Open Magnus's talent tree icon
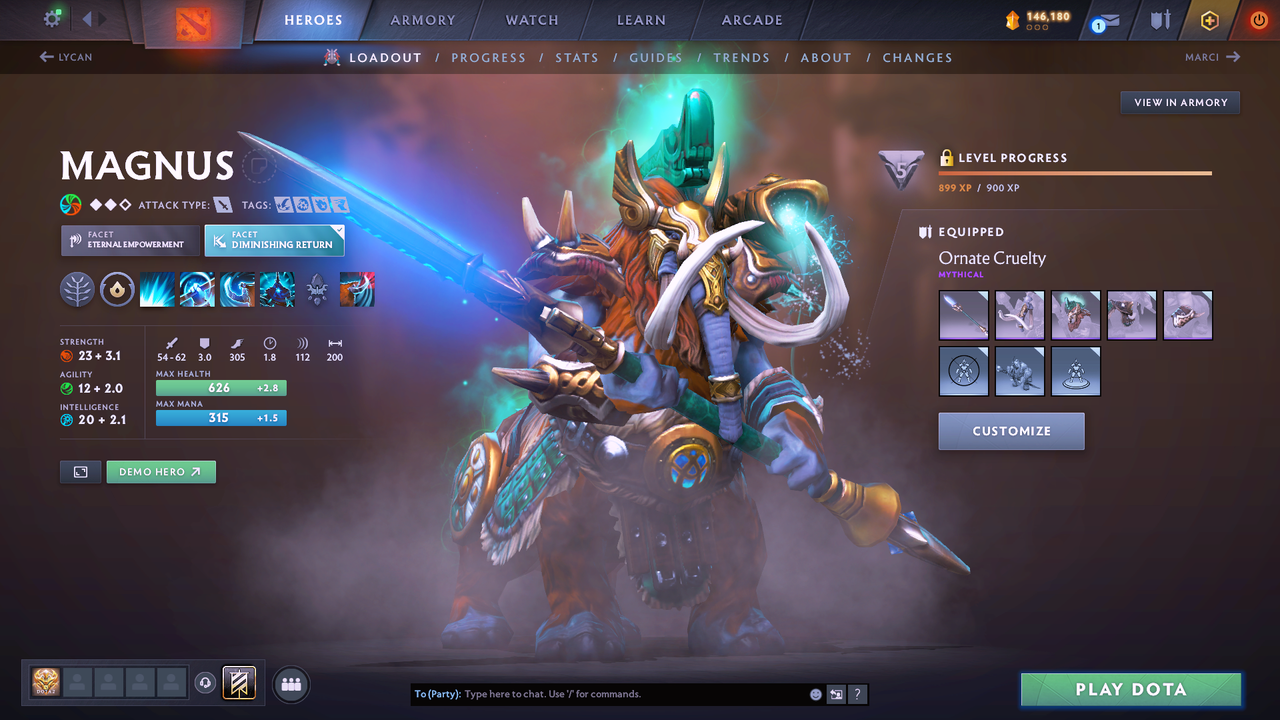 pos(77,290)
